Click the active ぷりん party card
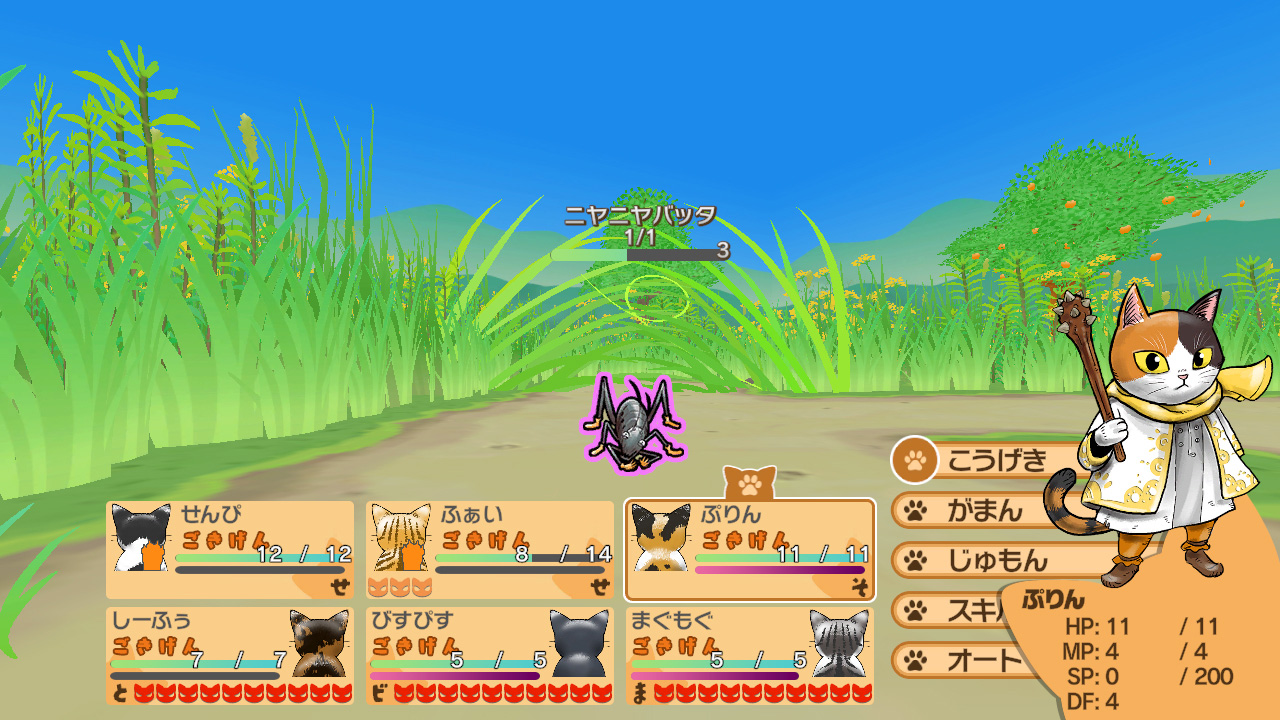This screenshot has width=1280, height=720. (750, 549)
